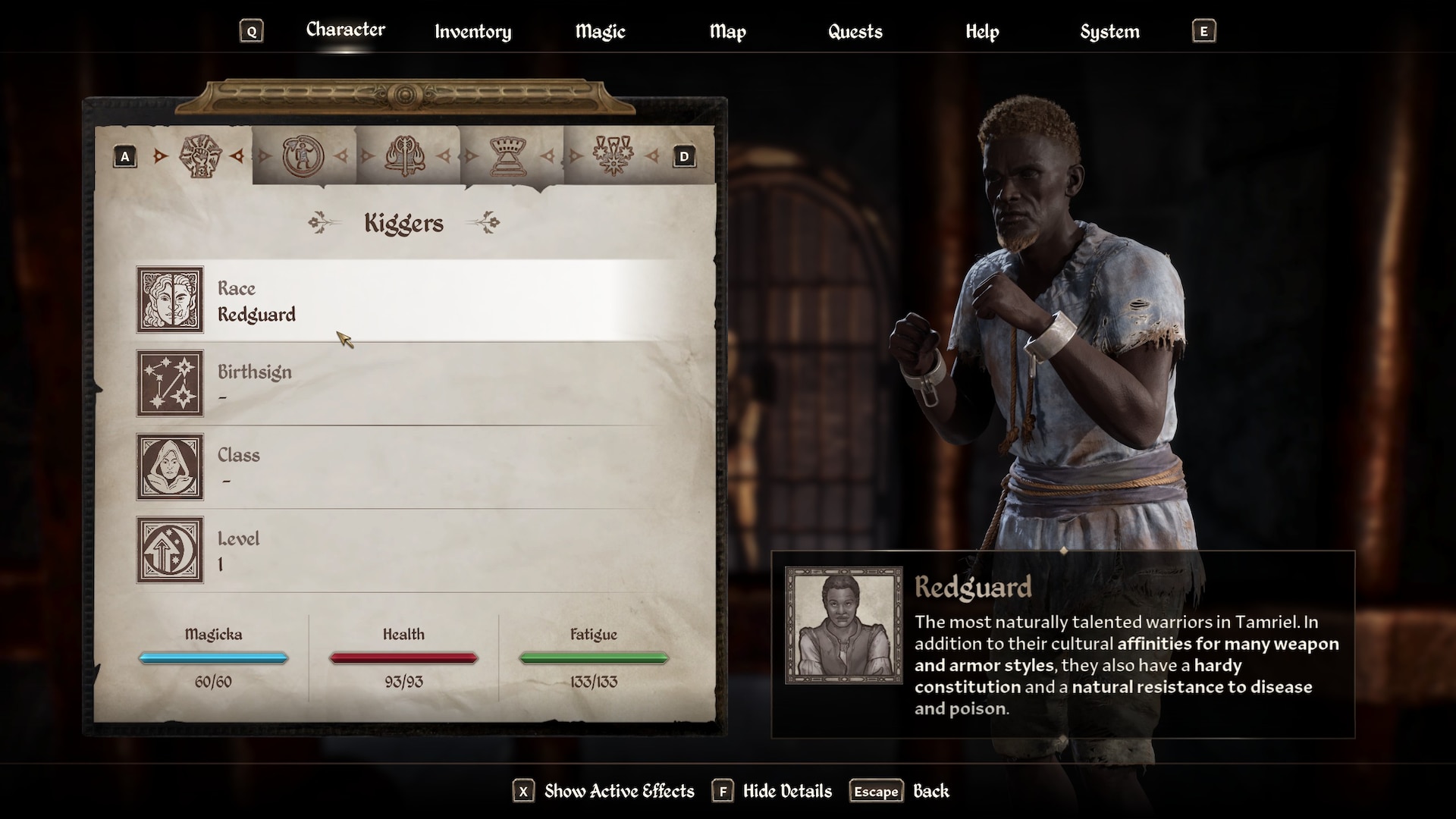
Task: Choose the Birthsign row
Action: pos(409,384)
